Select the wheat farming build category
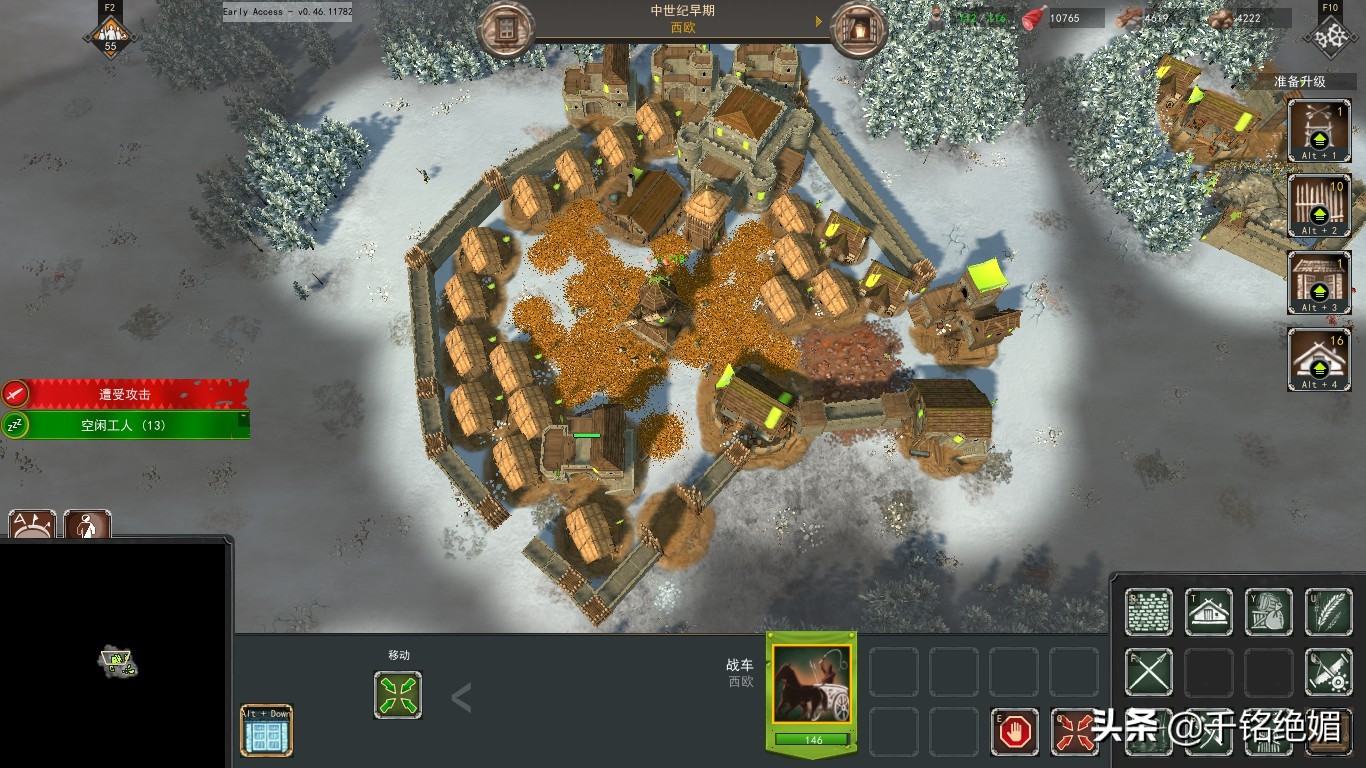 point(1329,612)
